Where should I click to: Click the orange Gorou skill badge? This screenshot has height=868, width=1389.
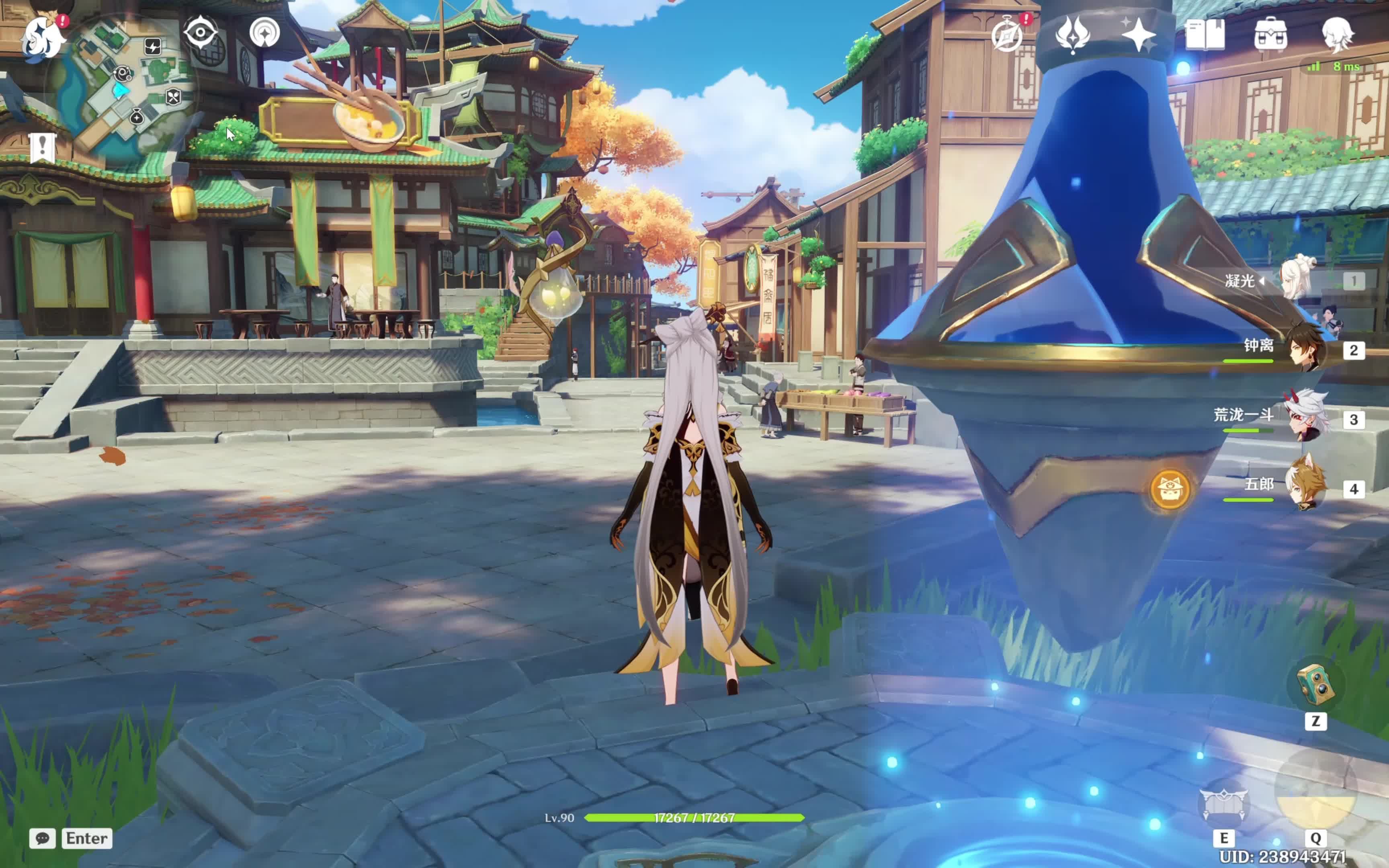[1170, 489]
